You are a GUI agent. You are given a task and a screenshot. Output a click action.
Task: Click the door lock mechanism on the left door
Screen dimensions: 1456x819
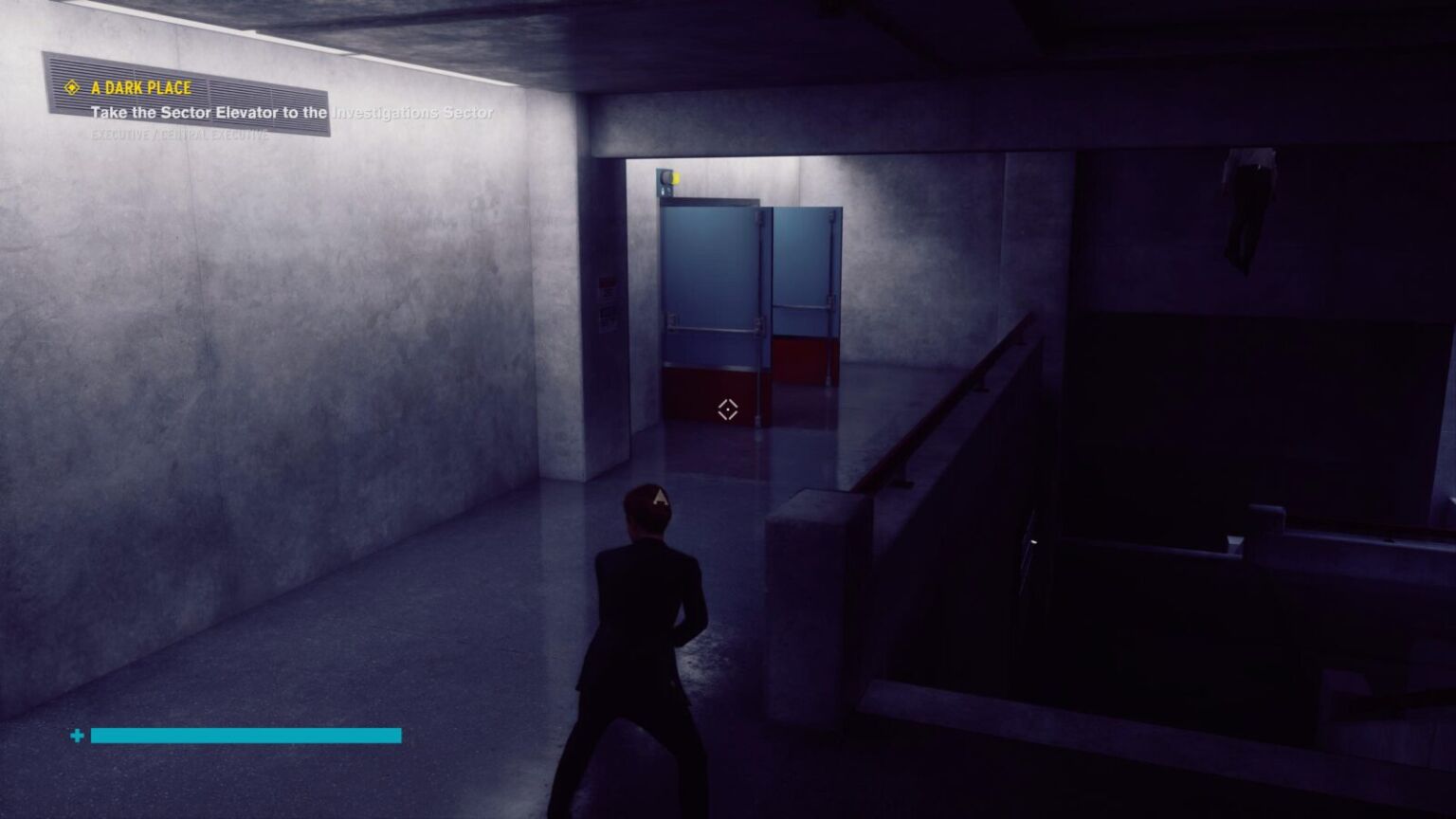click(671, 318)
